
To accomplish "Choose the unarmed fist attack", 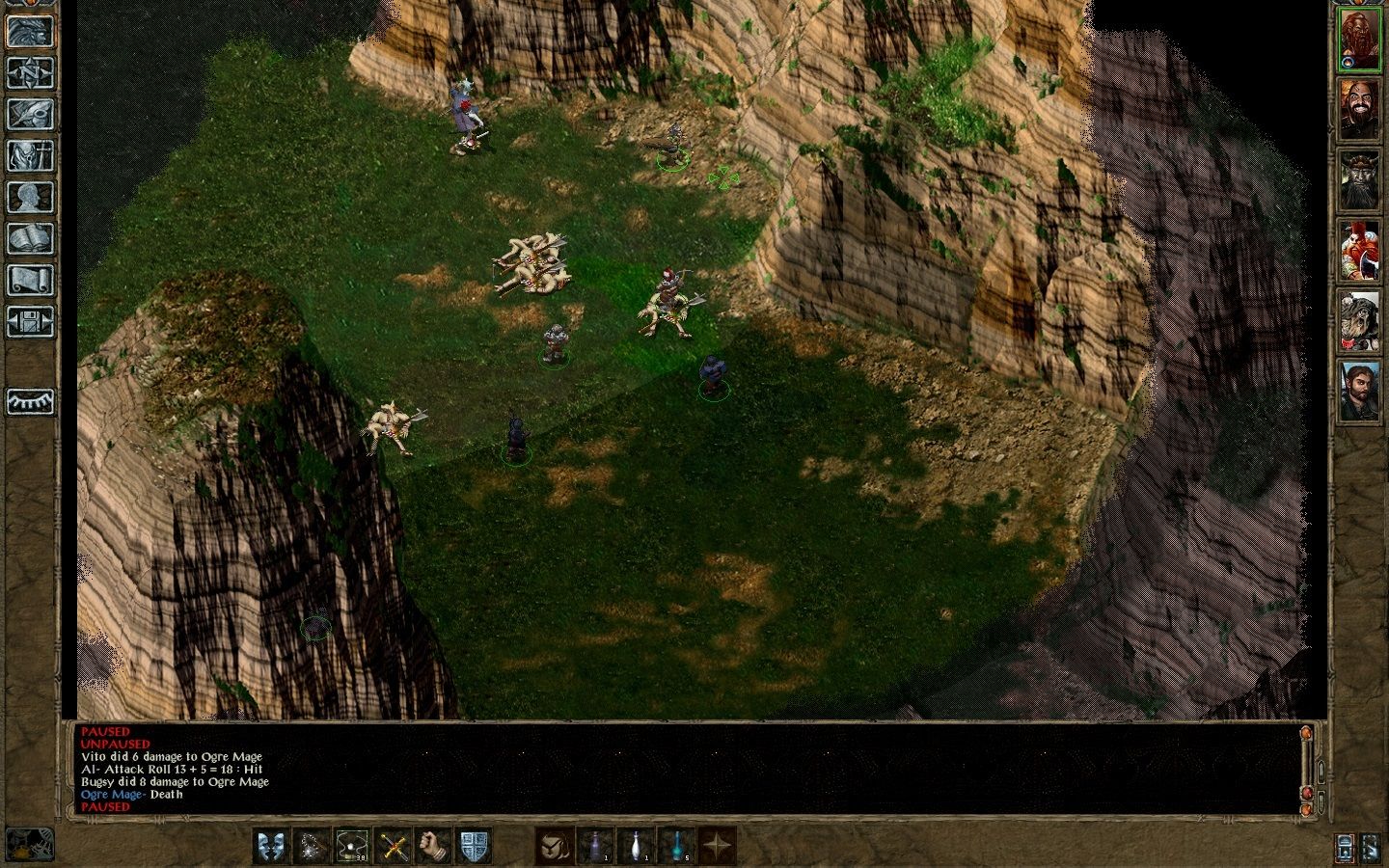I will (432, 844).
